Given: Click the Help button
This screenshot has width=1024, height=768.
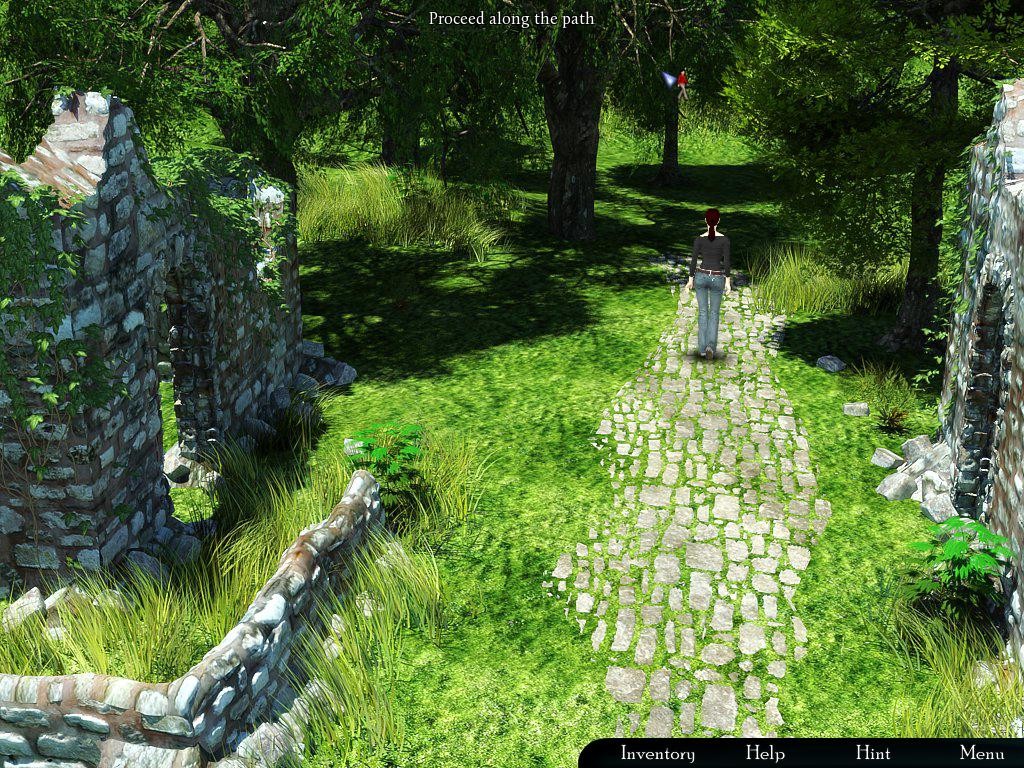Looking at the screenshot, I should [x=765, y=753].
